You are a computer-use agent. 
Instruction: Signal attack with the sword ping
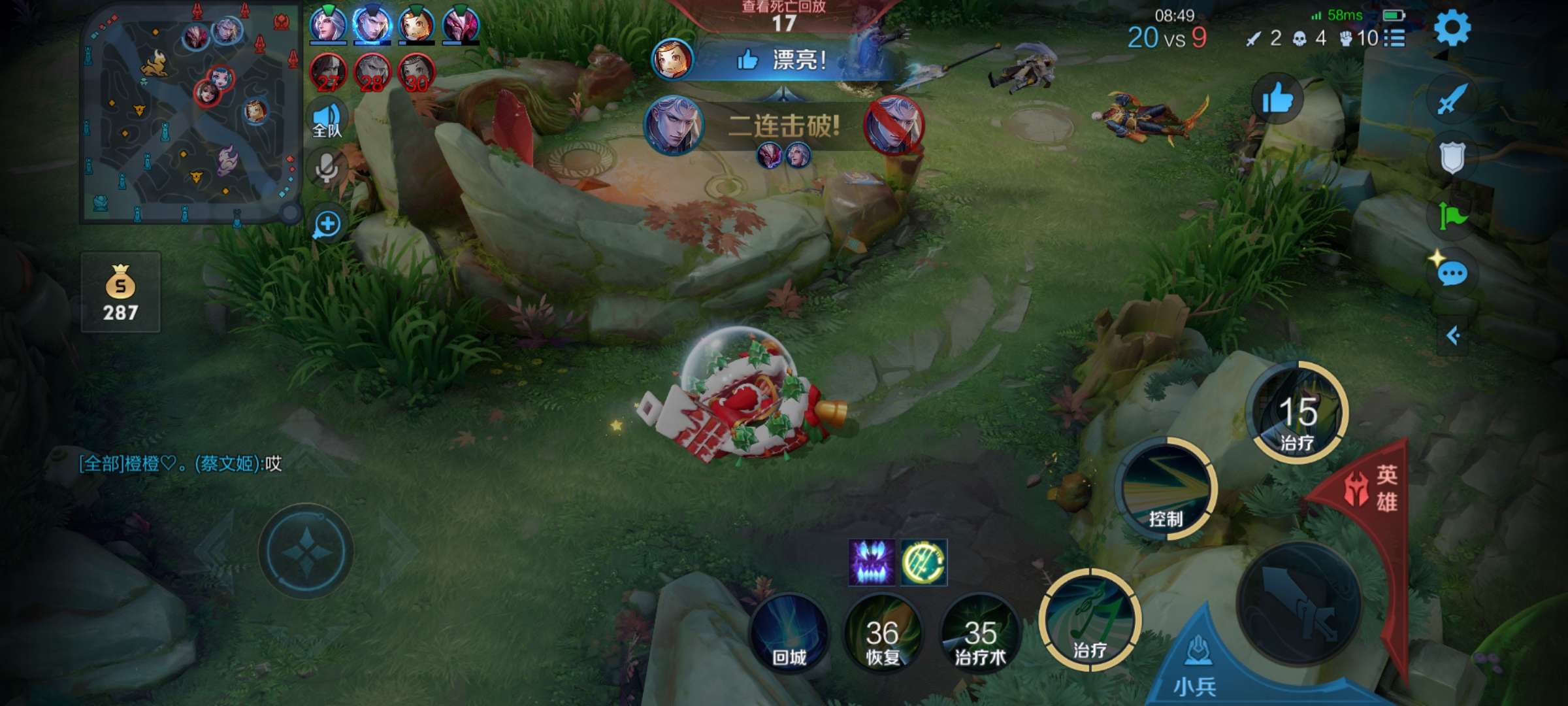click(1452, 99)
